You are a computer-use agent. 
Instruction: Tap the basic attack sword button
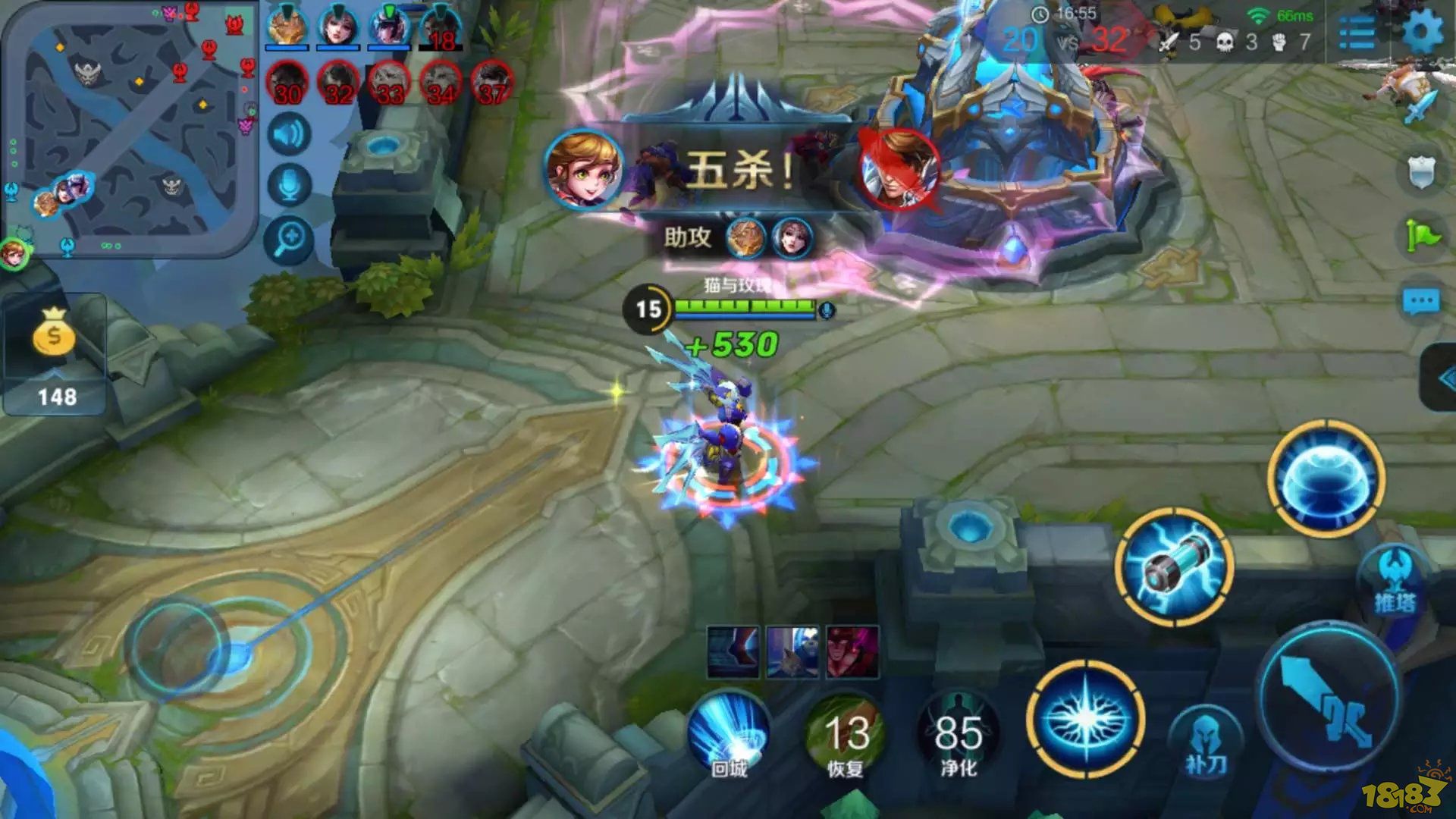[x=1329, y=698]
